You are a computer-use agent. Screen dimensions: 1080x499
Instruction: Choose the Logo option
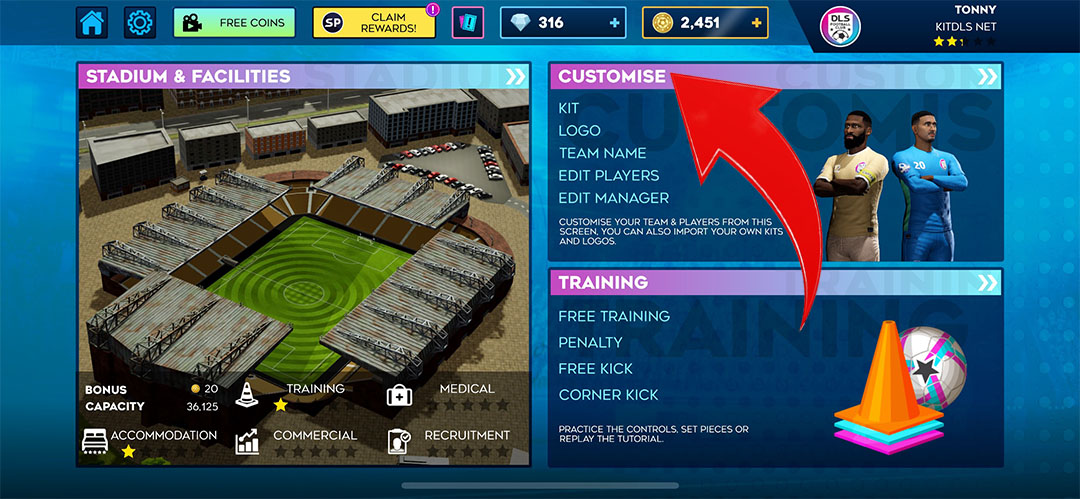(579, 130)
